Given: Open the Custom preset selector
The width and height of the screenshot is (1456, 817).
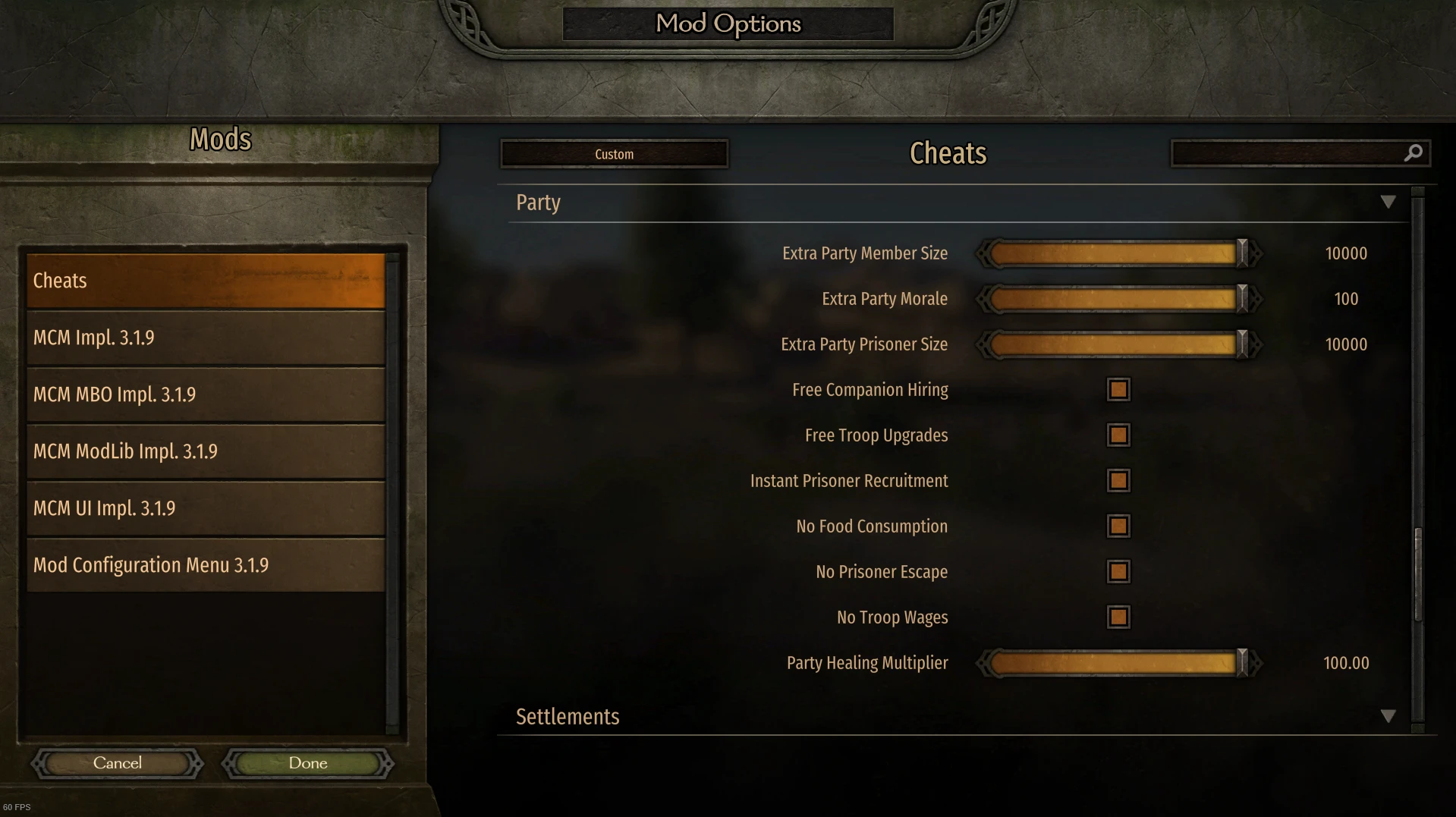Looking at the screenshot, I should coord(613,153).
